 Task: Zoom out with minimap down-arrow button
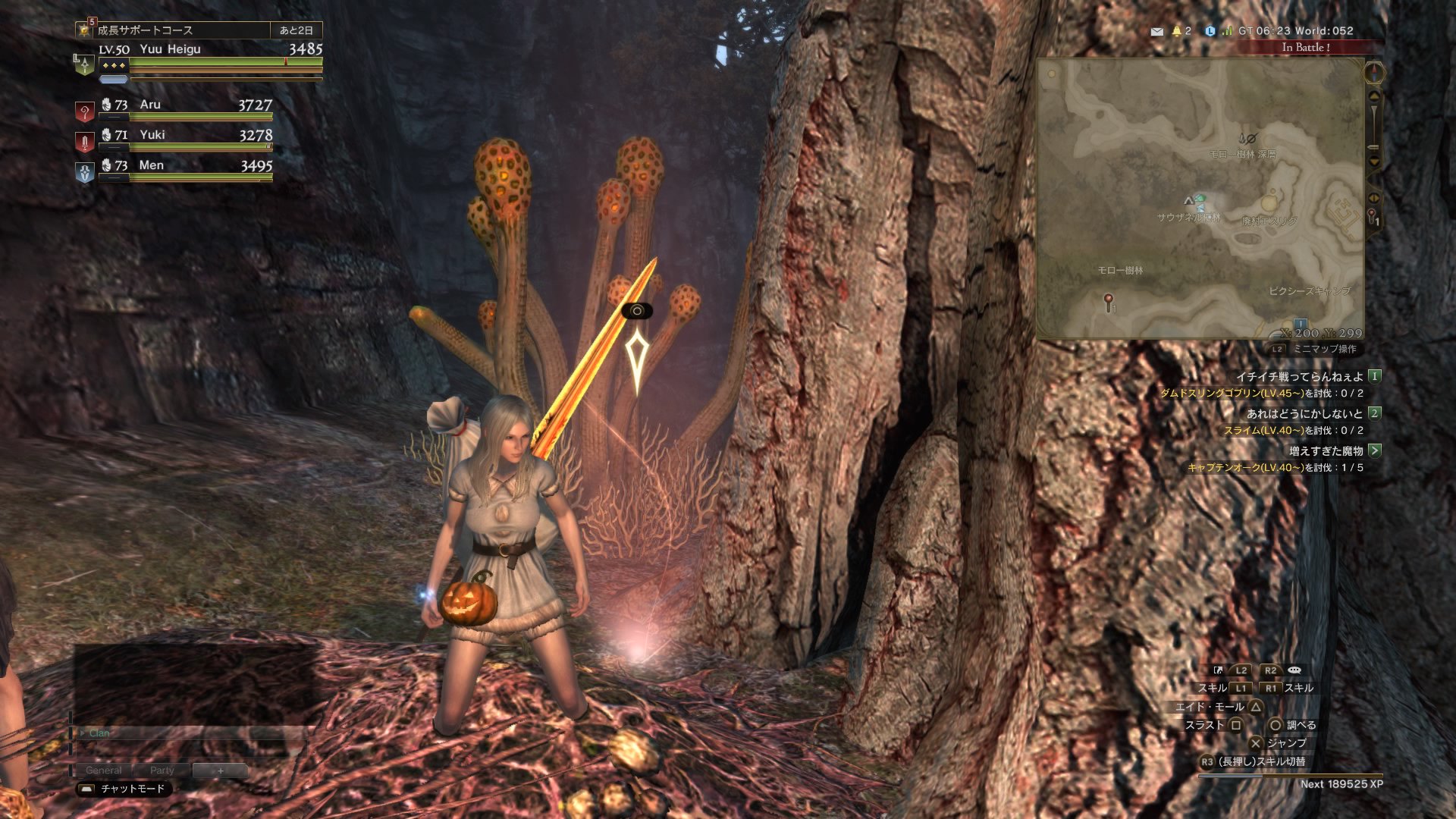1373,162
